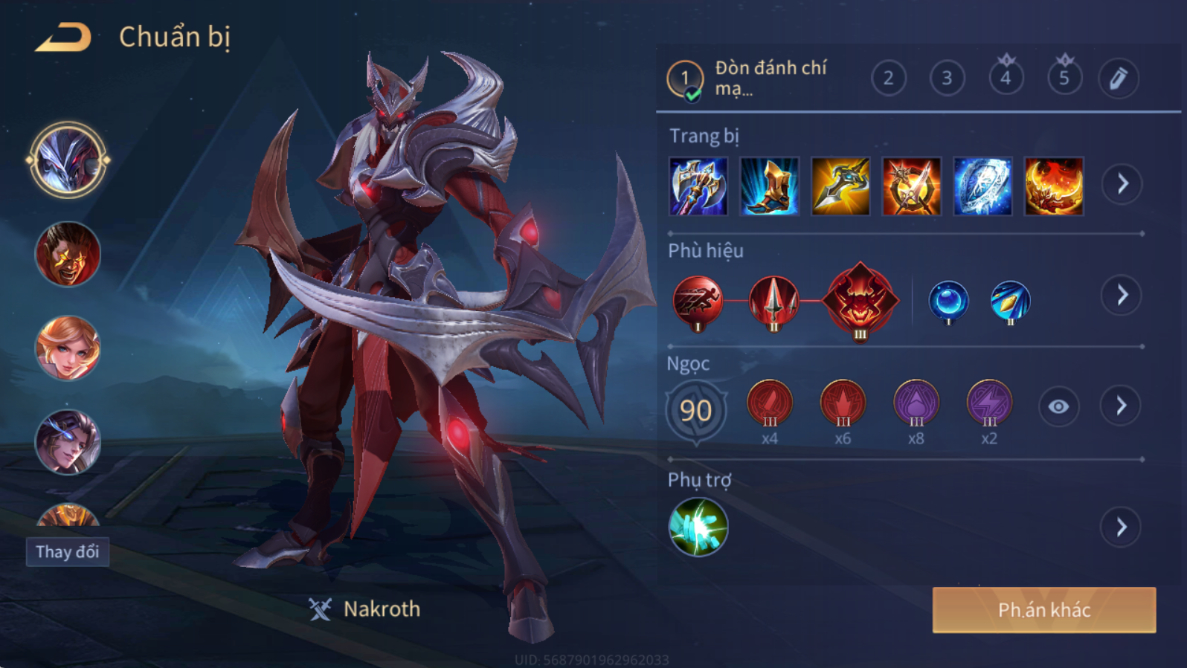Go back using the return arrow
Viewport: 1187px width, 668px height.
coord(63,38)
